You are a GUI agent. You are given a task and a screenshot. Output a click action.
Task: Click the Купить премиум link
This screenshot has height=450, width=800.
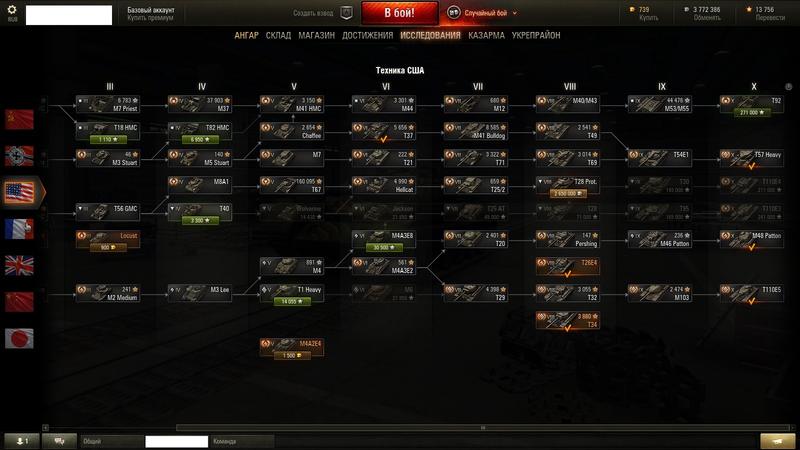[149, 18]
